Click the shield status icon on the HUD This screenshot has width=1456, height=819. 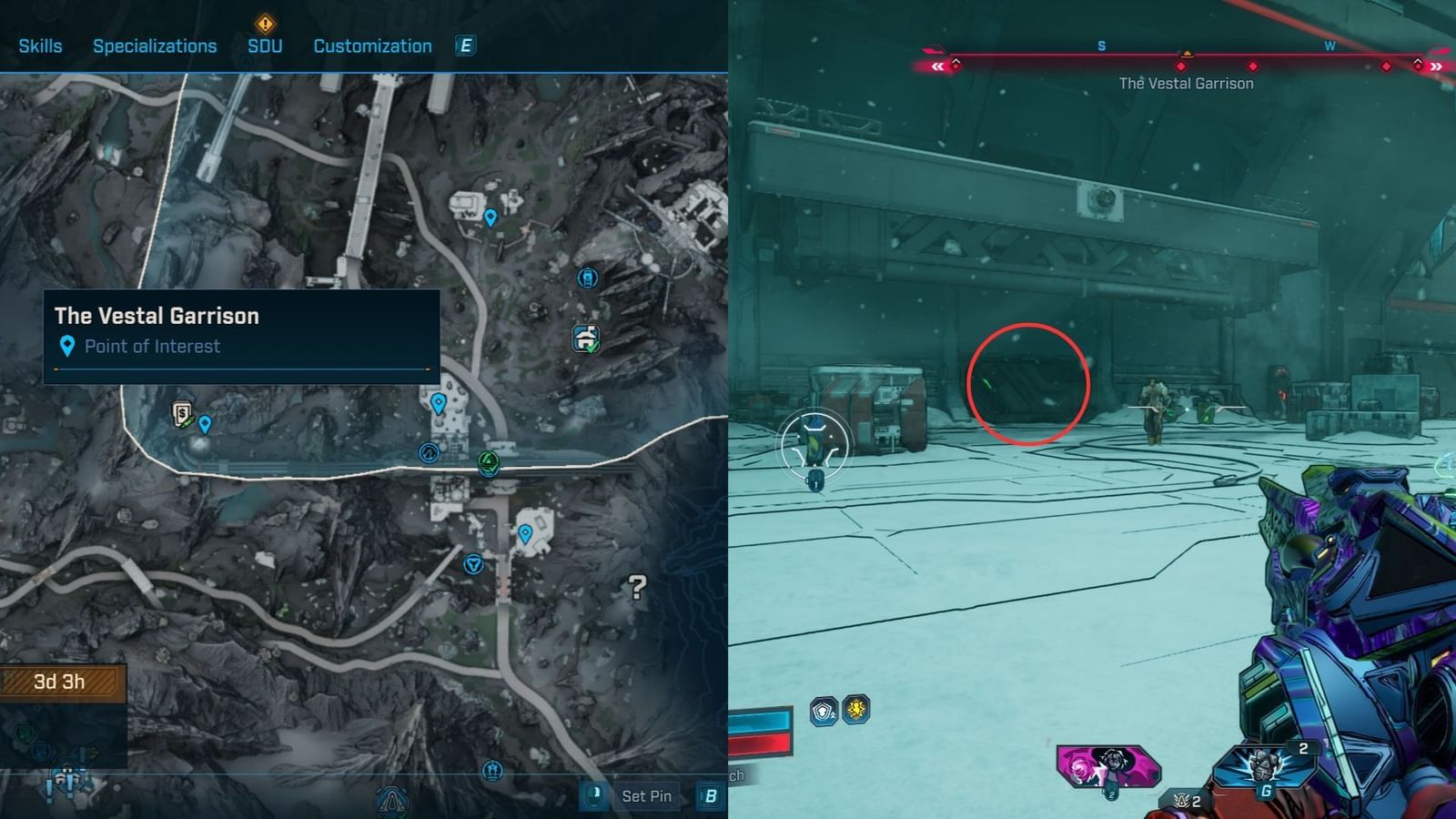[822, 712]
